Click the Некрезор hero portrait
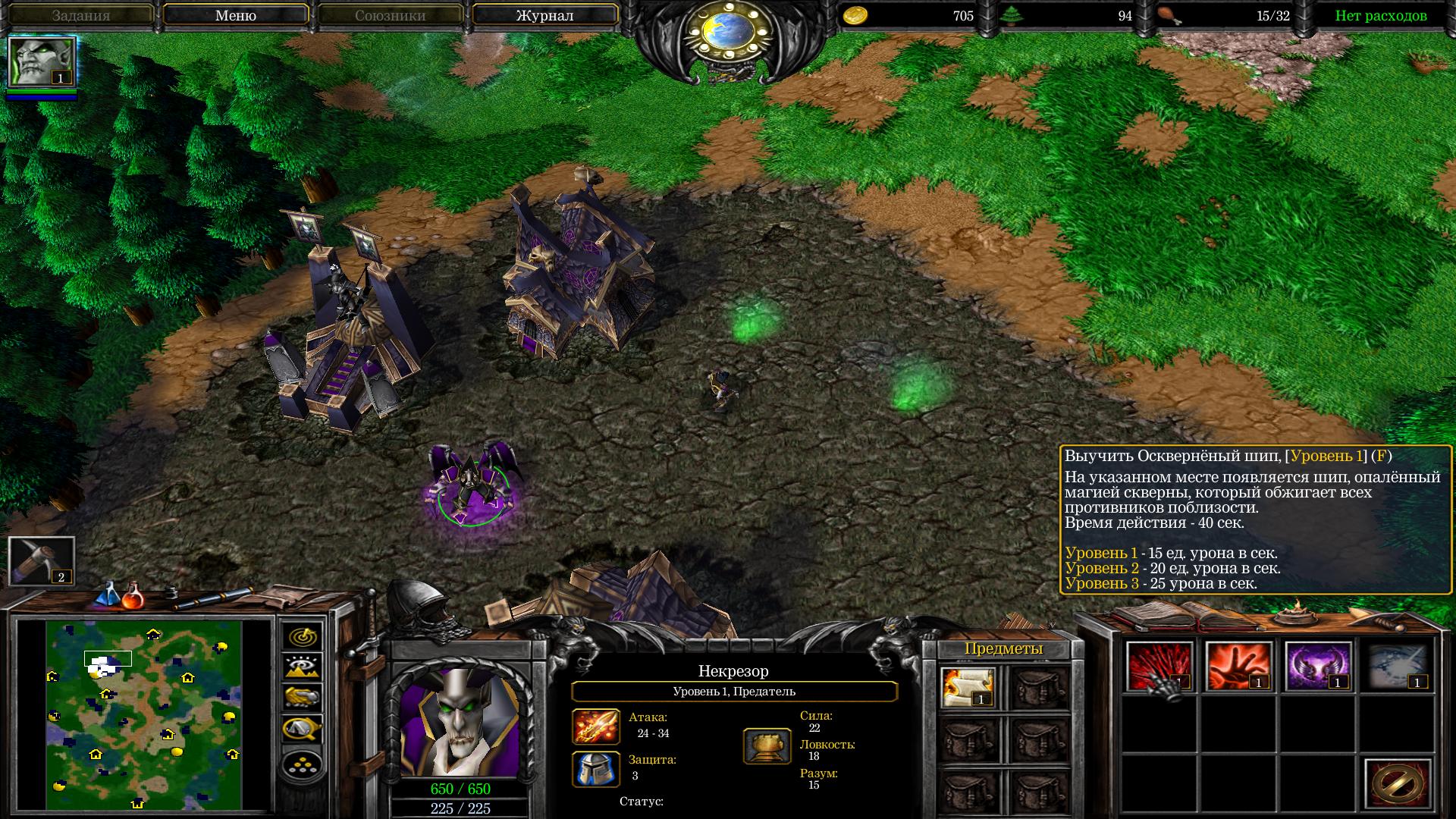The height and width of the screenshot is (819, 1456). 458,721
